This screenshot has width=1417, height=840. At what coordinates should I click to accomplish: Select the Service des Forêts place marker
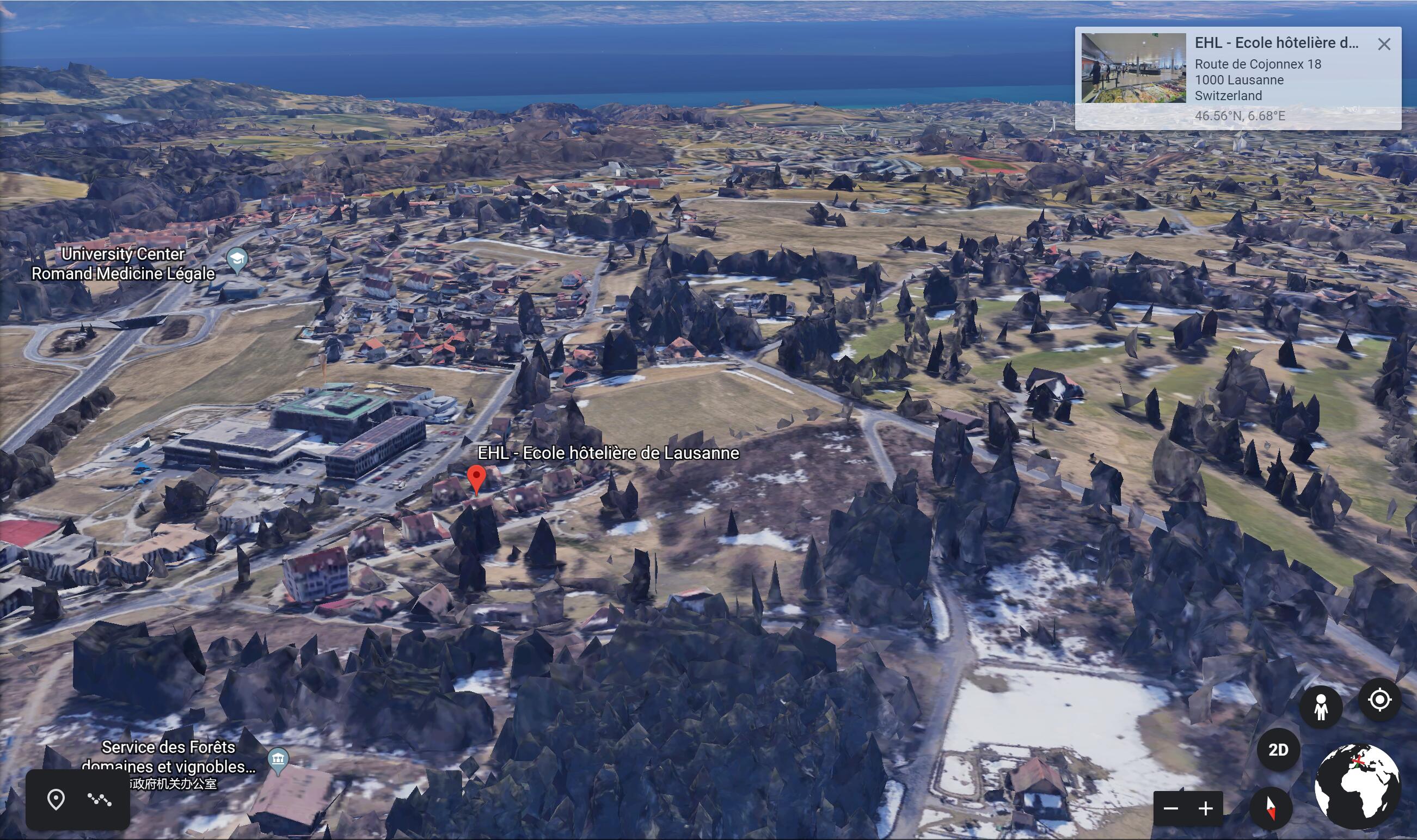[278, 759]
